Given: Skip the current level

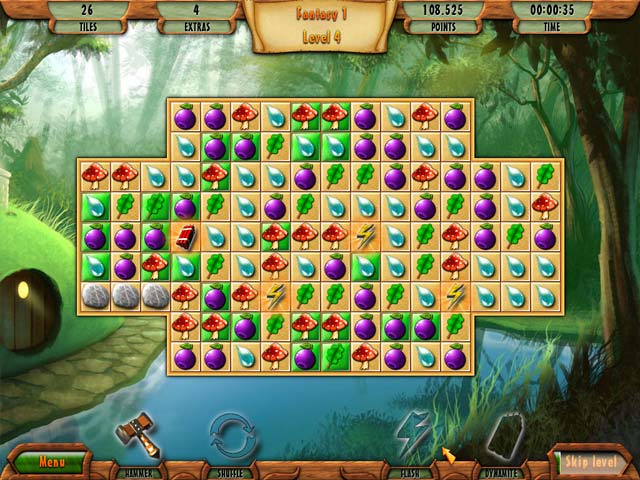Looking at the screenshot, I should (590, 463).
